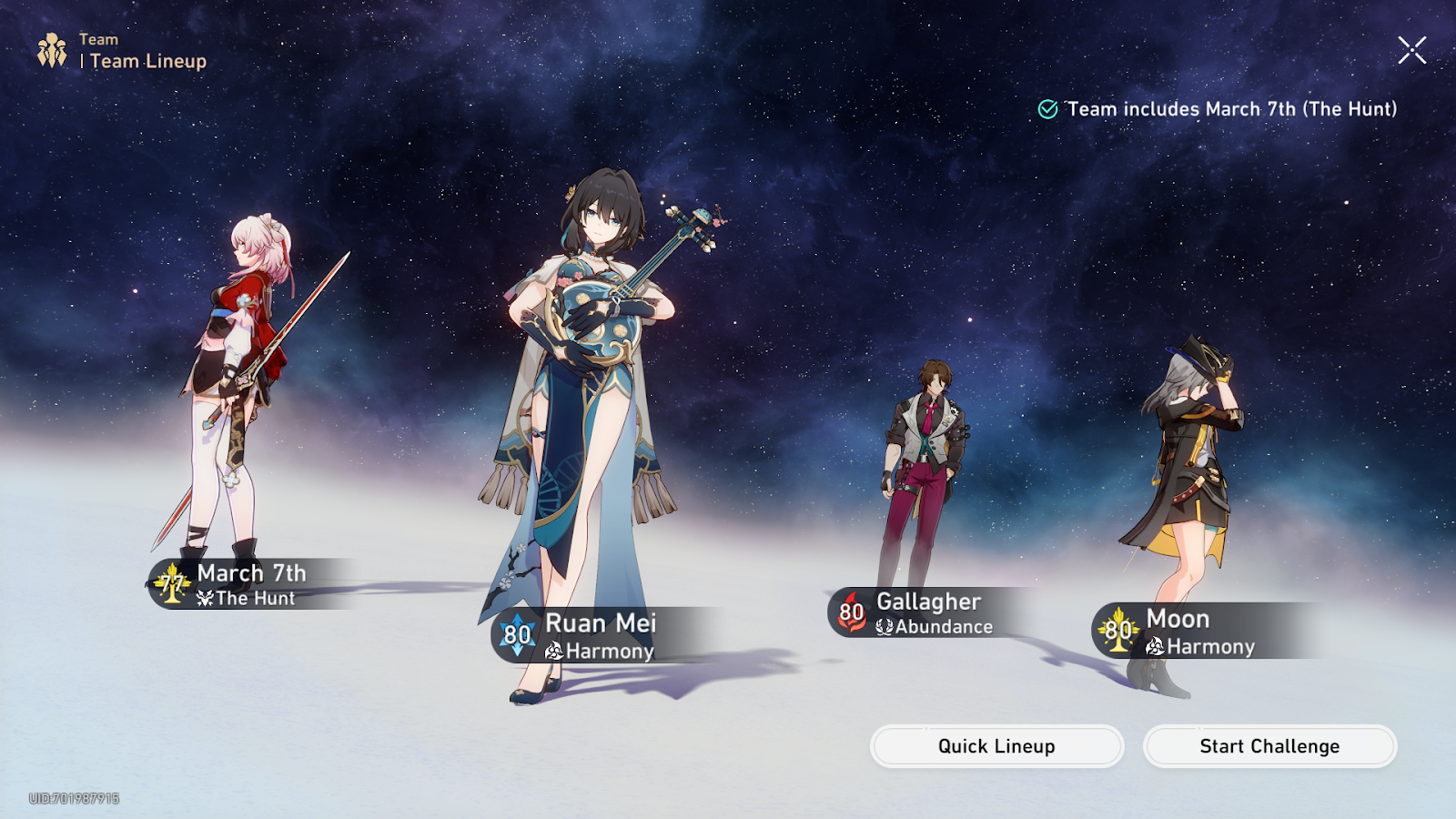
Task: Open the Quick Lineup menu
Action: (x=996, y=746)
